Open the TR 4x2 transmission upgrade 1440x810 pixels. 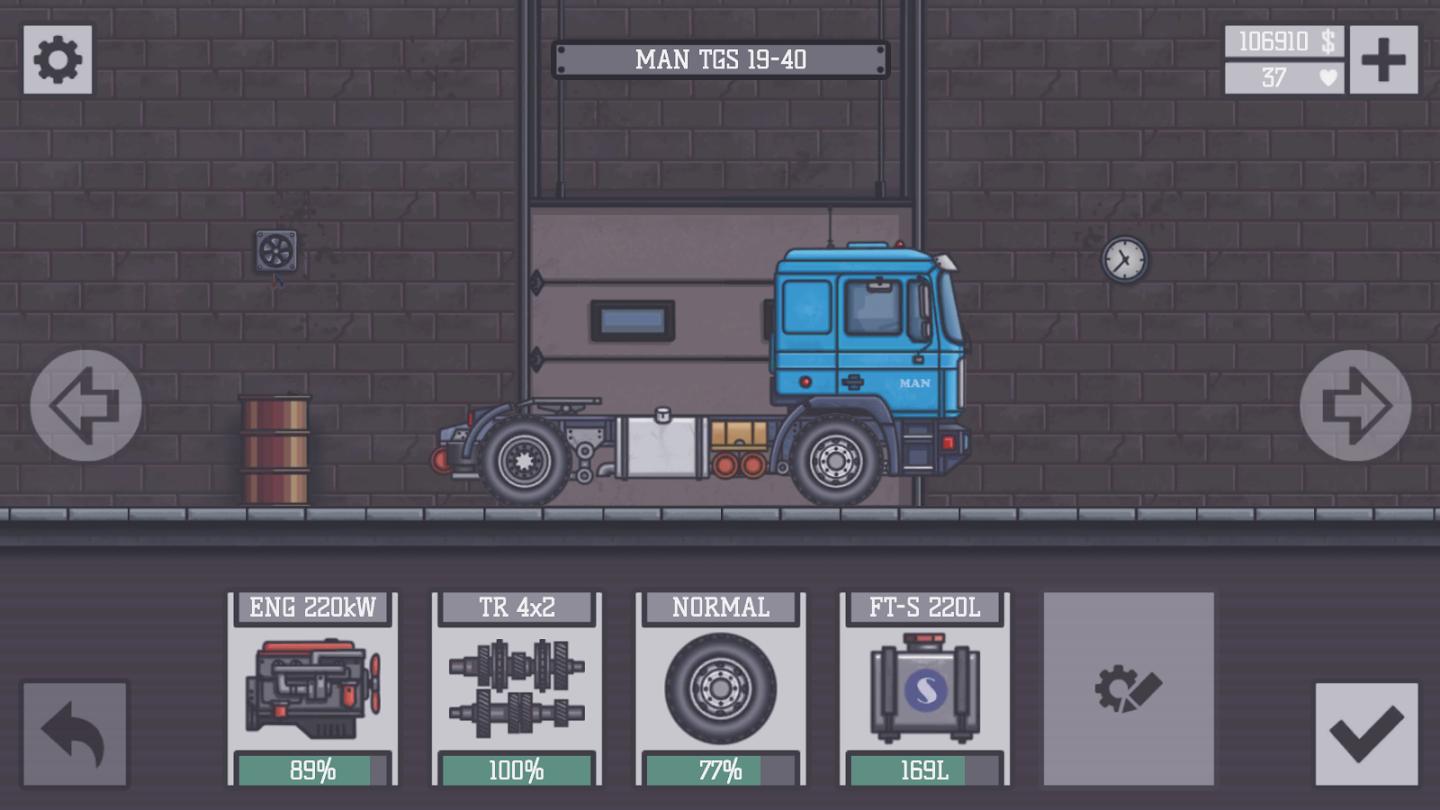516,688
